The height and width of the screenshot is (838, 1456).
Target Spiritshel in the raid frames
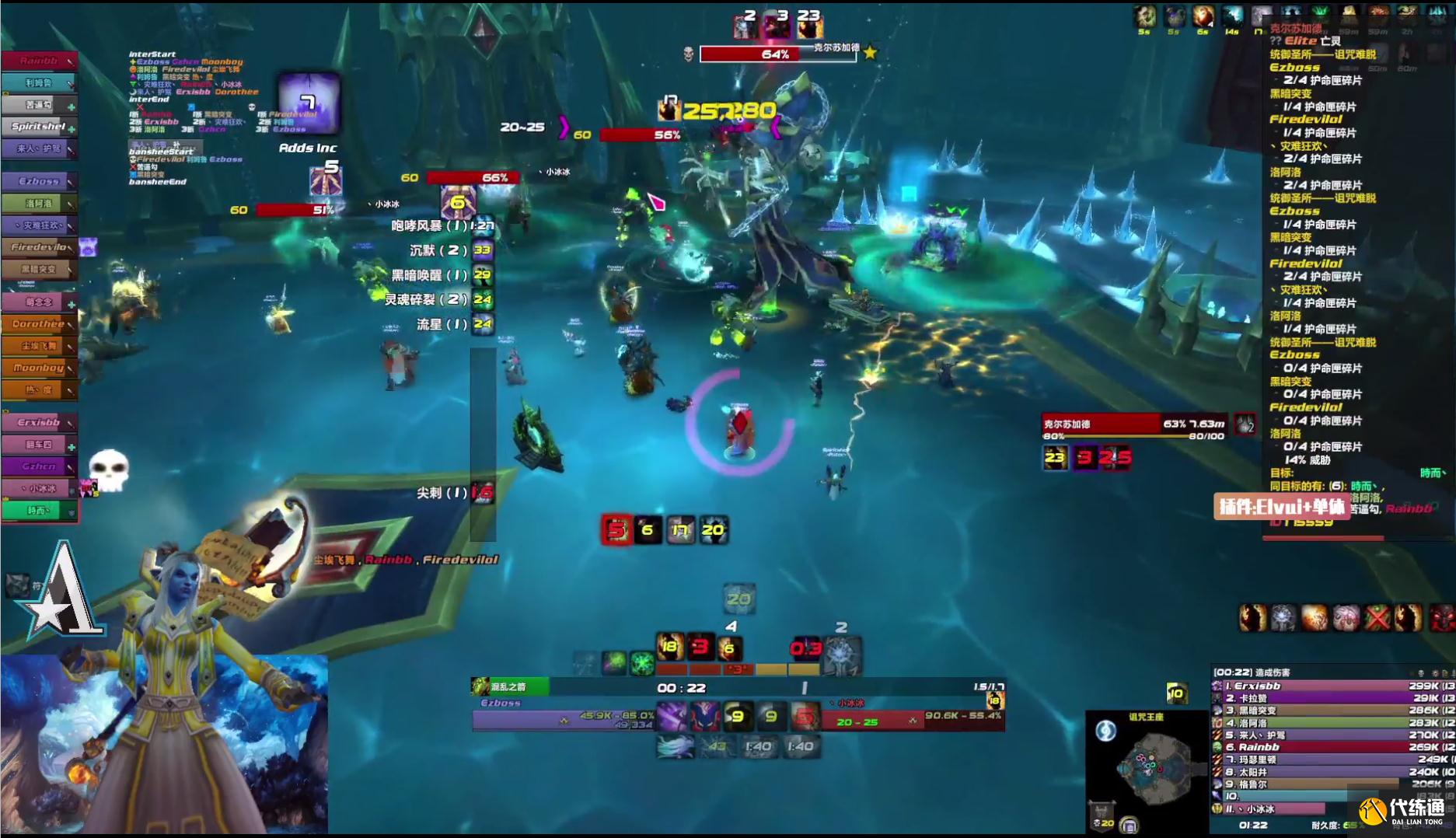(39, 126)
